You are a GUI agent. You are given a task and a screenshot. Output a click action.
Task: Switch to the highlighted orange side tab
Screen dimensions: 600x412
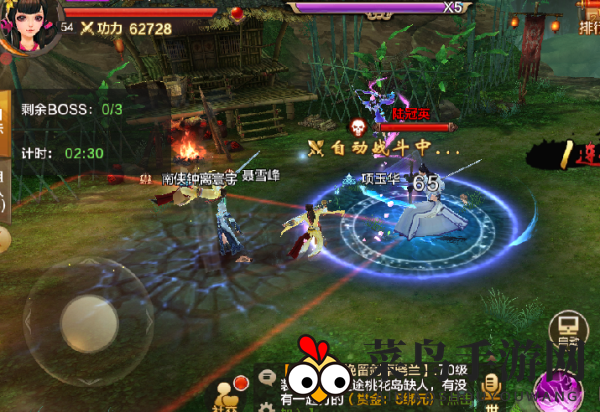point(5,115)
